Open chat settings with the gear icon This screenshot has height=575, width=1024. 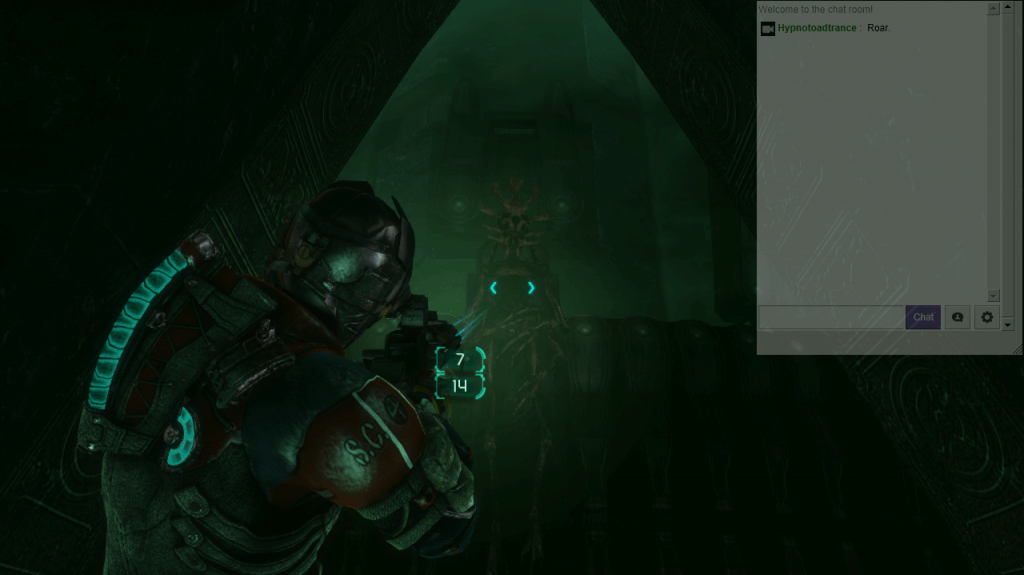tap(987, 317)
